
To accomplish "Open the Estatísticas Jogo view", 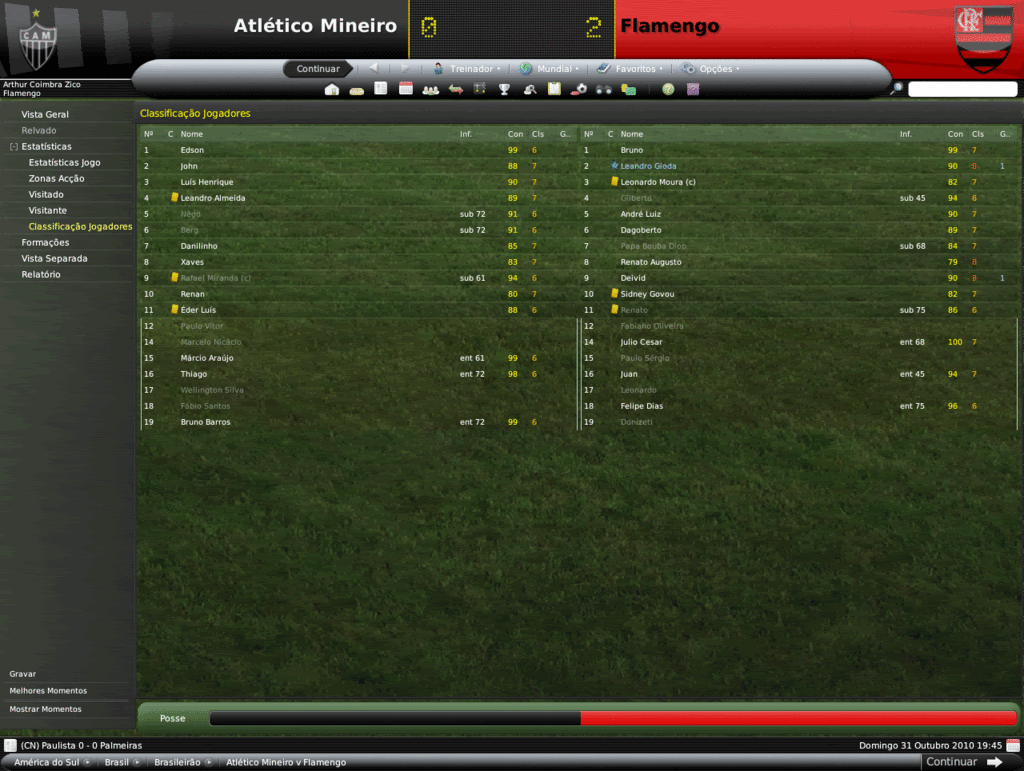I will click(64, 163).
